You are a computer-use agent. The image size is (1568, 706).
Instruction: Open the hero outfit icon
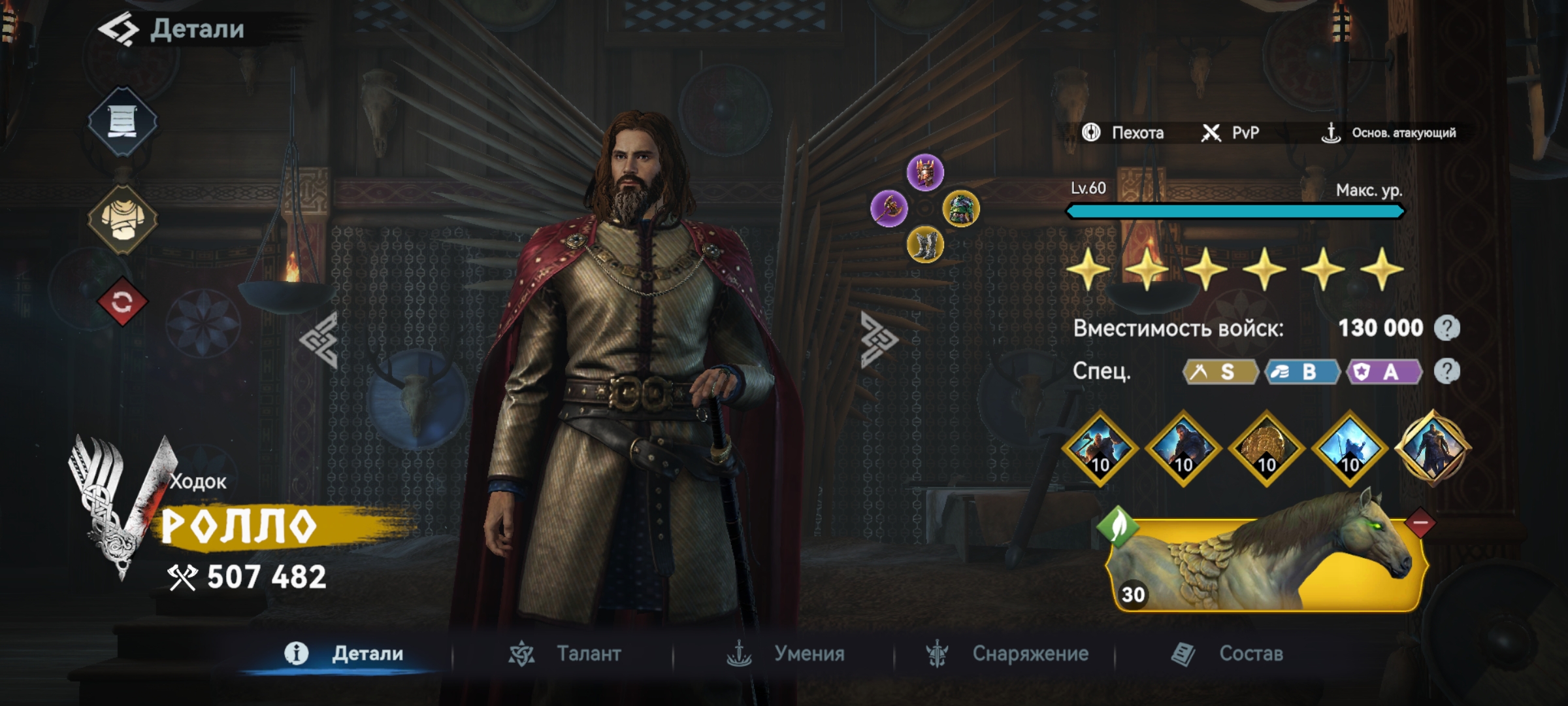pos(122,219)
